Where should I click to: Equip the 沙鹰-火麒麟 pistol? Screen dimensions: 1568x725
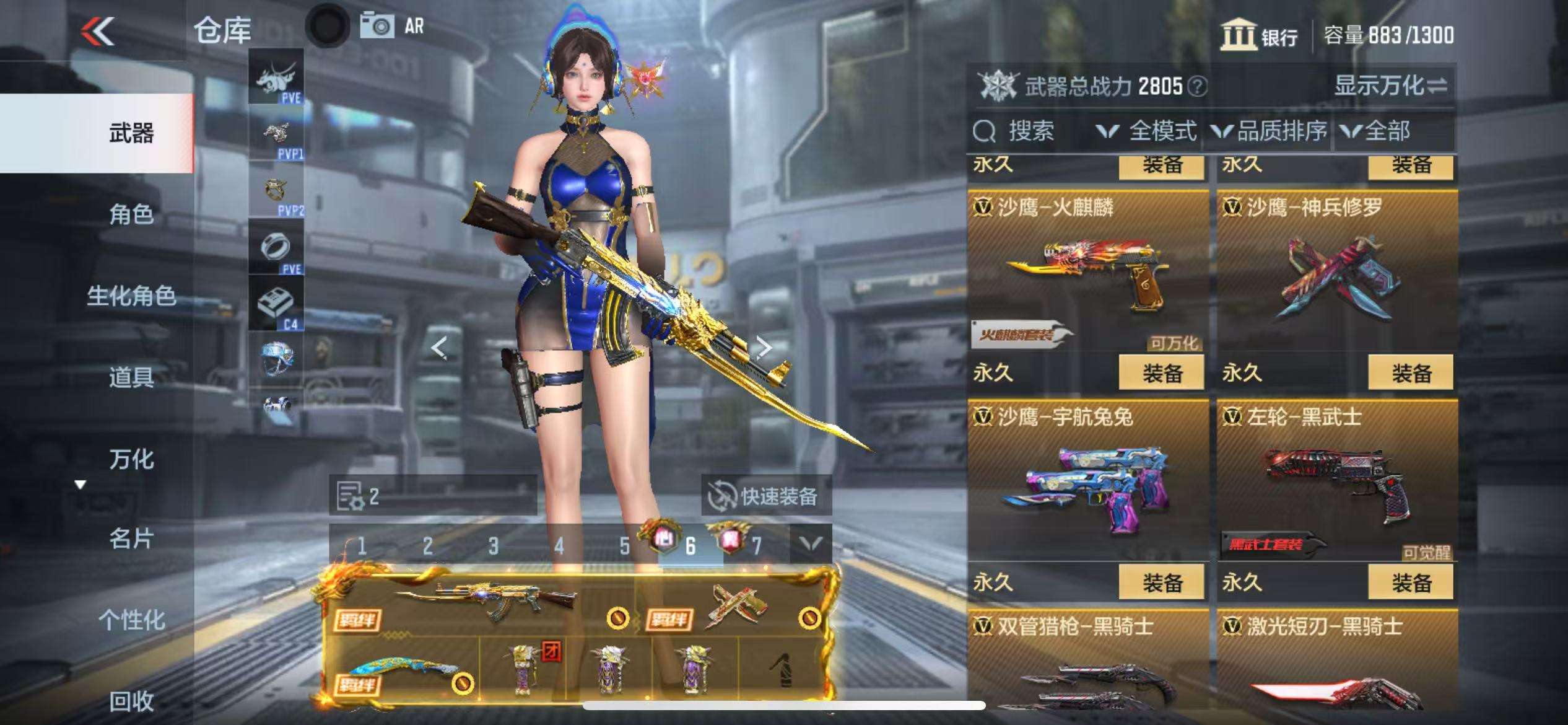[1162, 373]
